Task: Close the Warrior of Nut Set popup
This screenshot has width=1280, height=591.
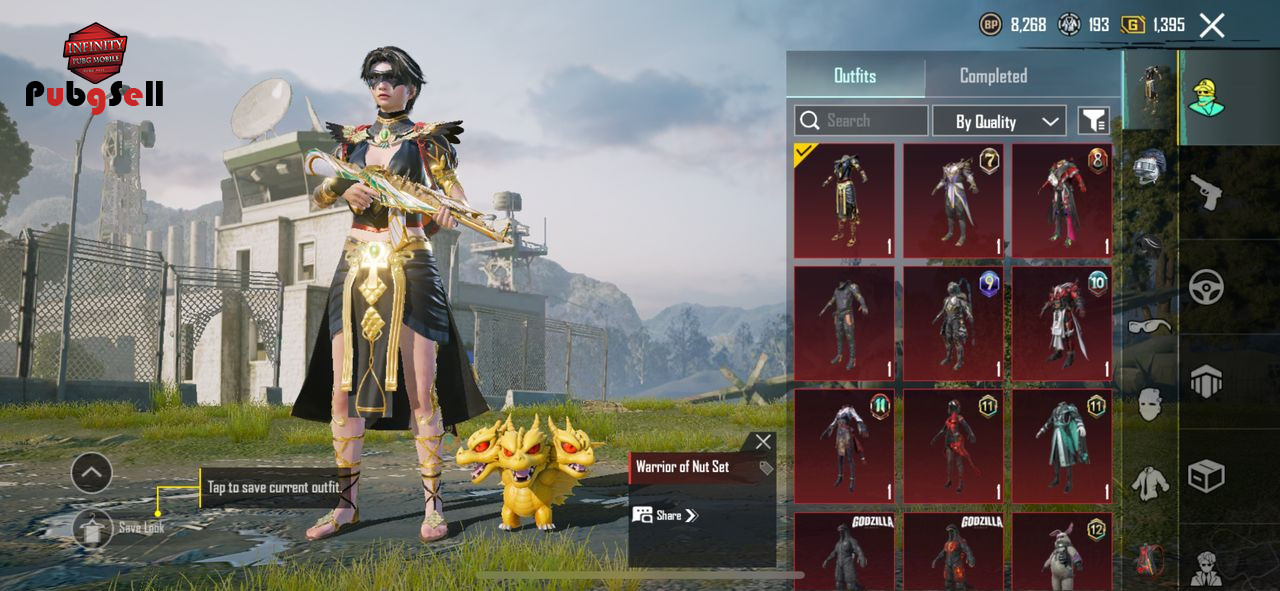Action: pos(763,441)
